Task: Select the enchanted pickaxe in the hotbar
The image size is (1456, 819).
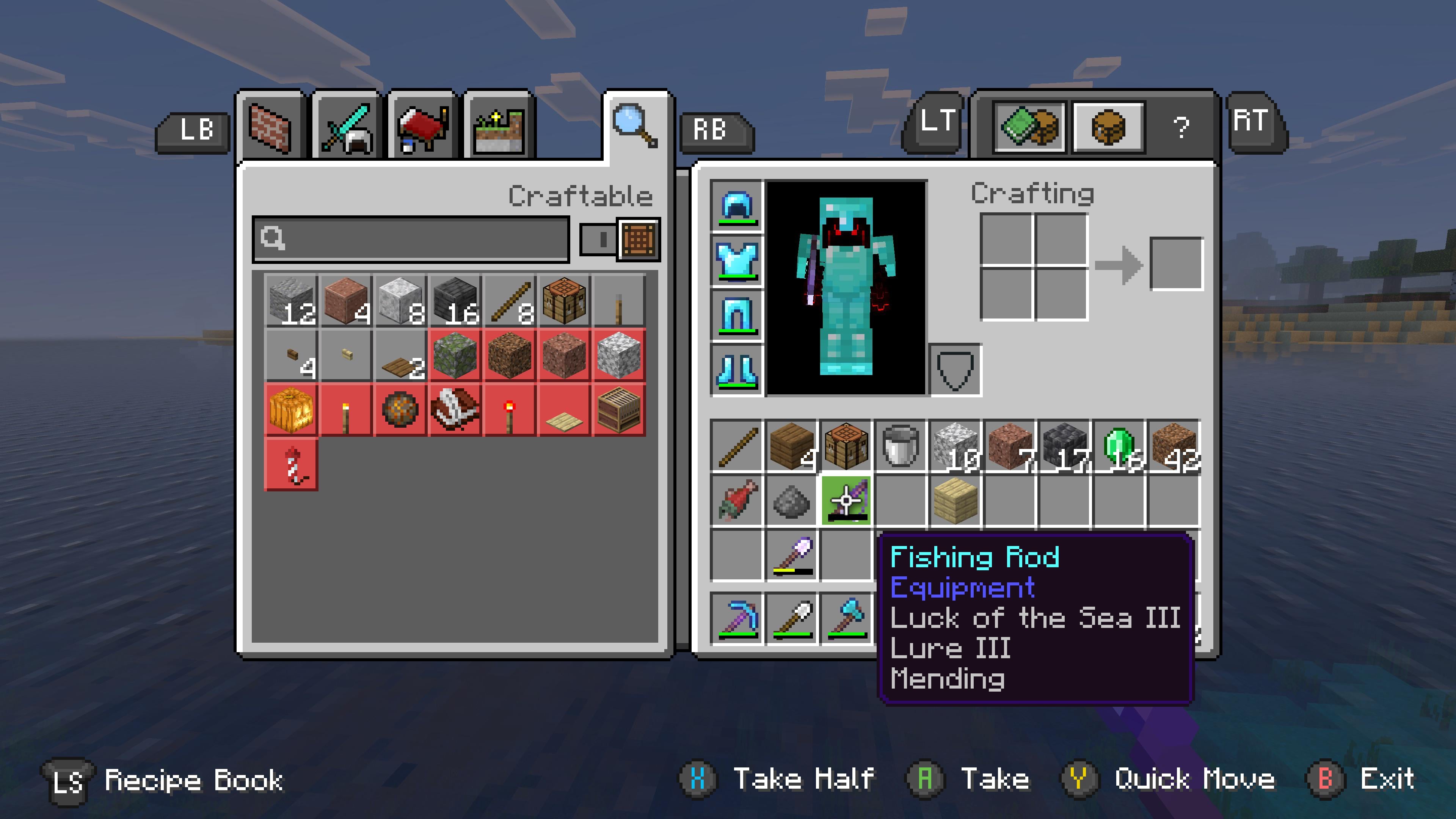Action: point(737,617)
